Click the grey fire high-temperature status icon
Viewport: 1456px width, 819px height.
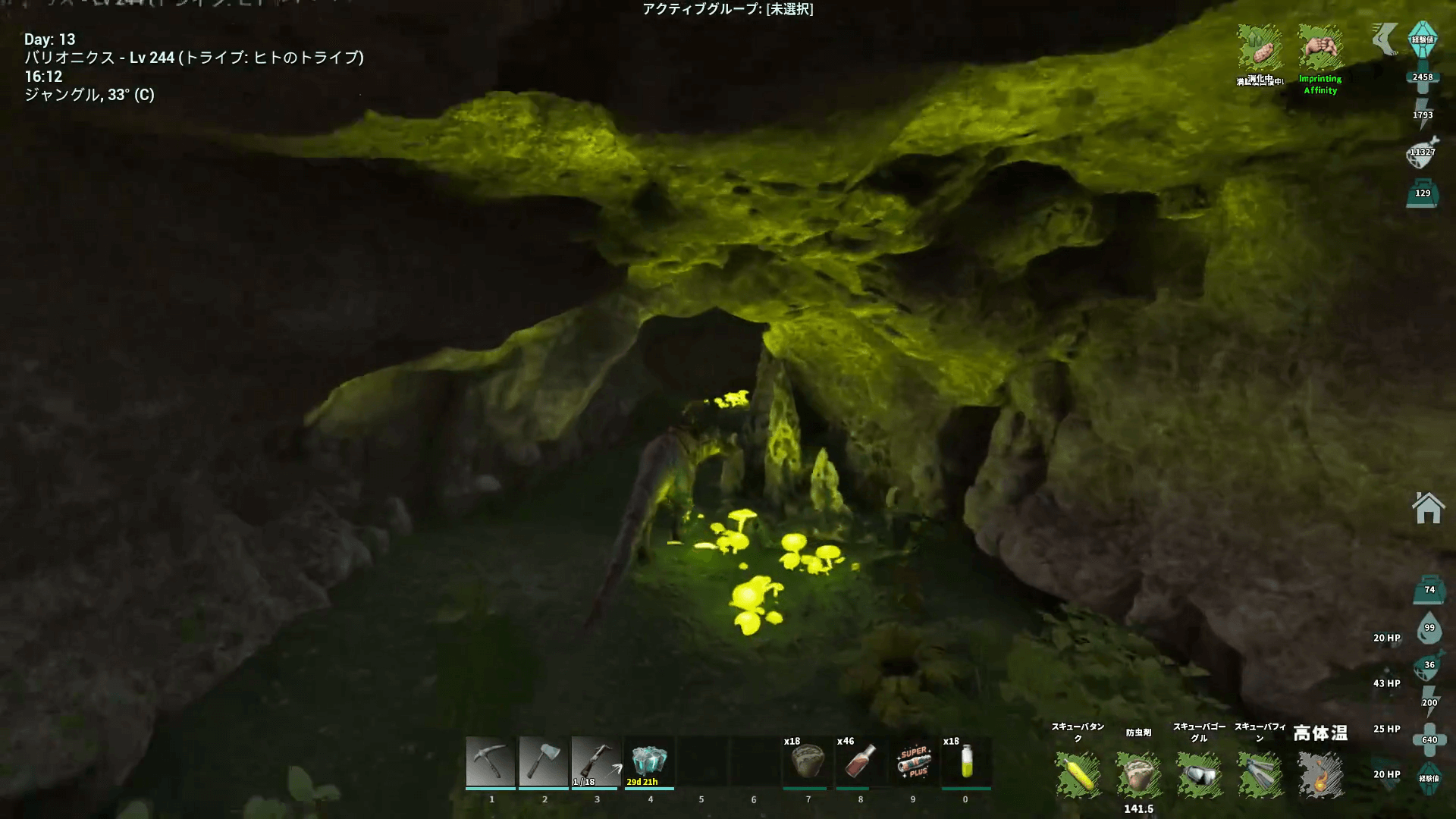coord(1320,775)
